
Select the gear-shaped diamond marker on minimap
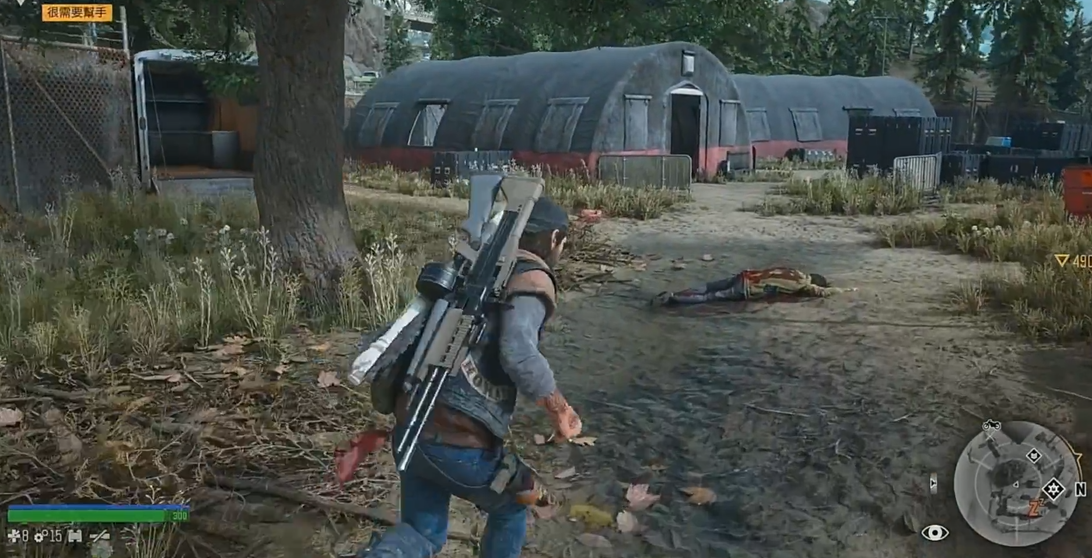pos(1052,489)
